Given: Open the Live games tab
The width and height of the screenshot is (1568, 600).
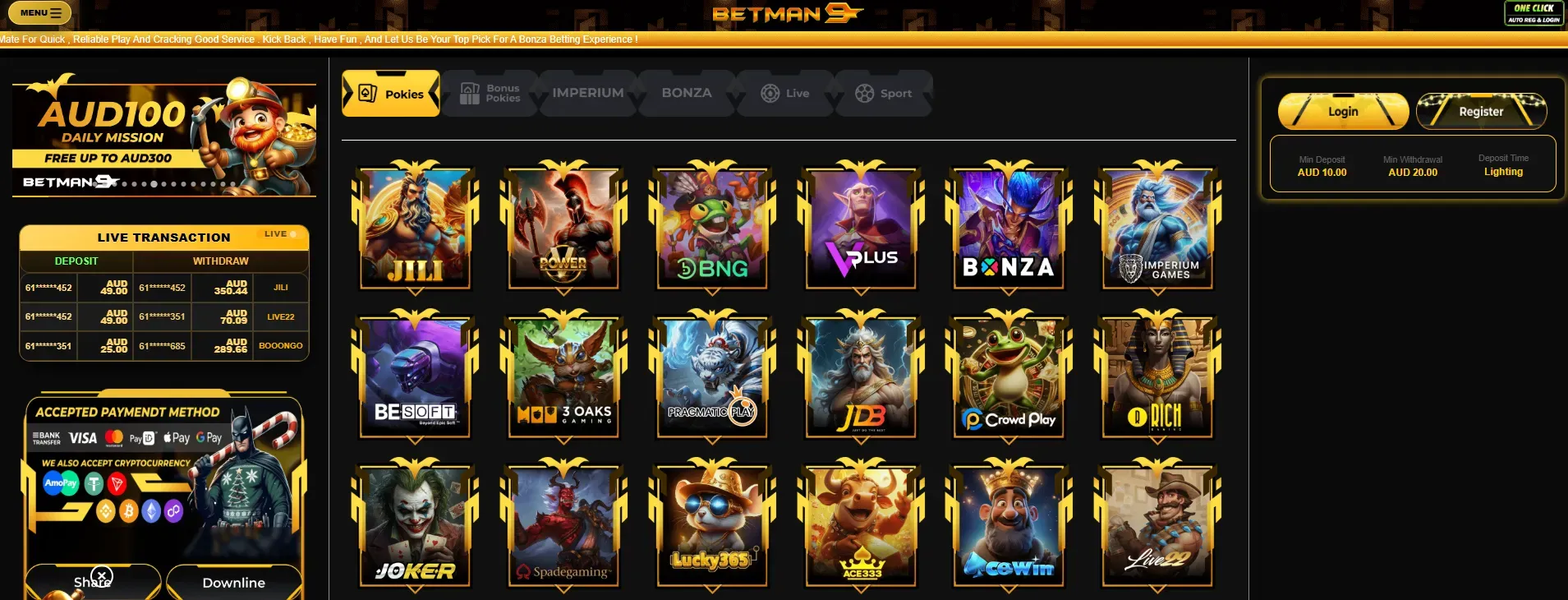Looking at the screenshot, I should [785, 94].
